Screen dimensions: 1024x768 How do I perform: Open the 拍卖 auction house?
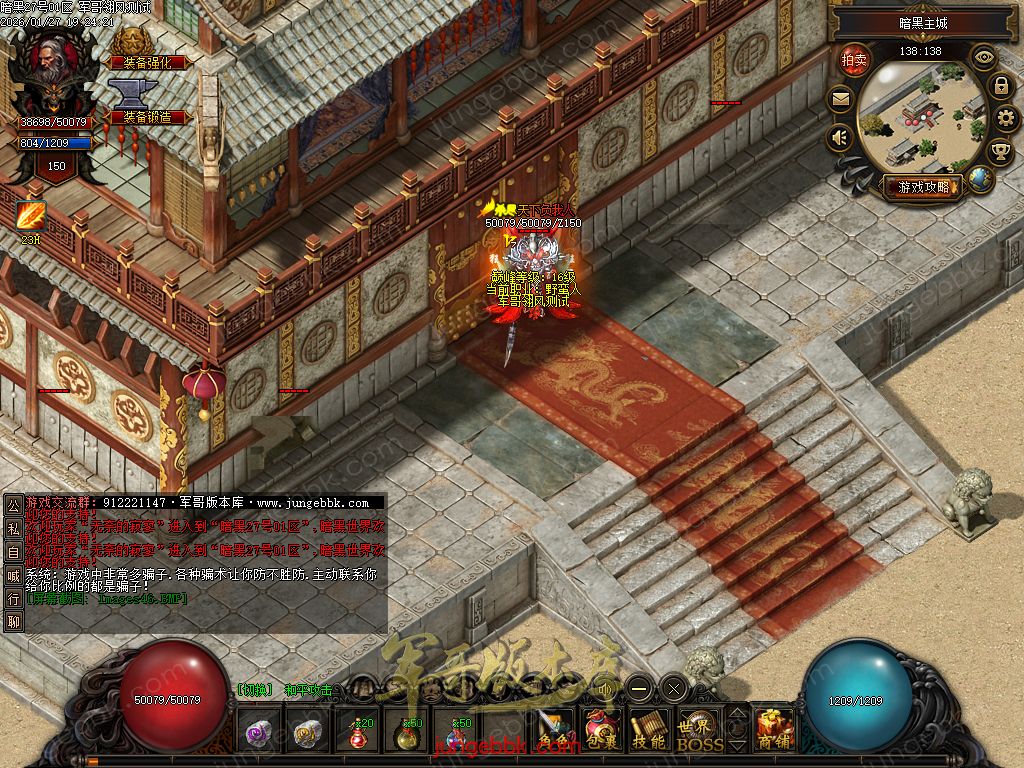[854, 60]
